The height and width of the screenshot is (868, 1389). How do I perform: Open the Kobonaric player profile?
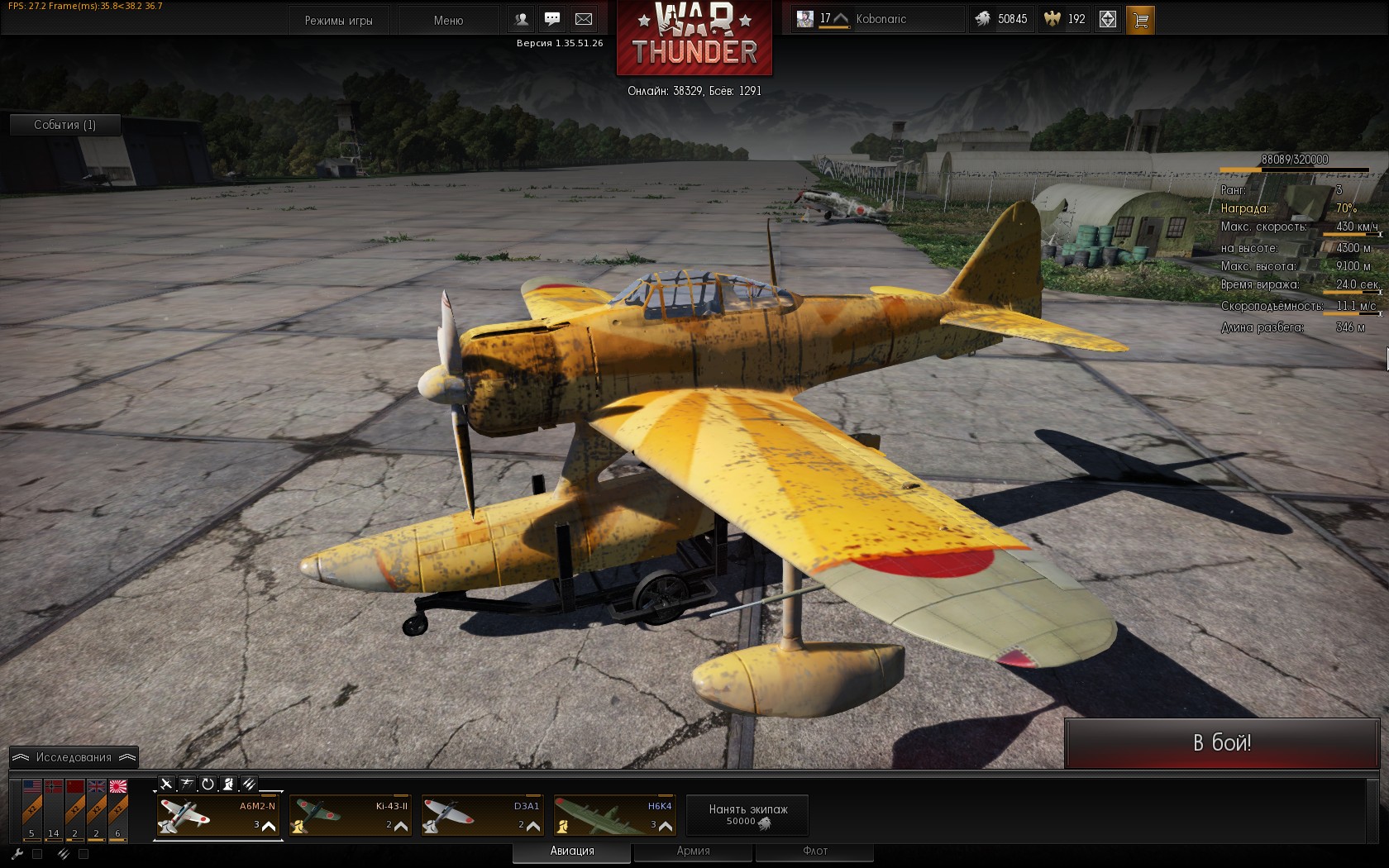[x=881, y=19]
